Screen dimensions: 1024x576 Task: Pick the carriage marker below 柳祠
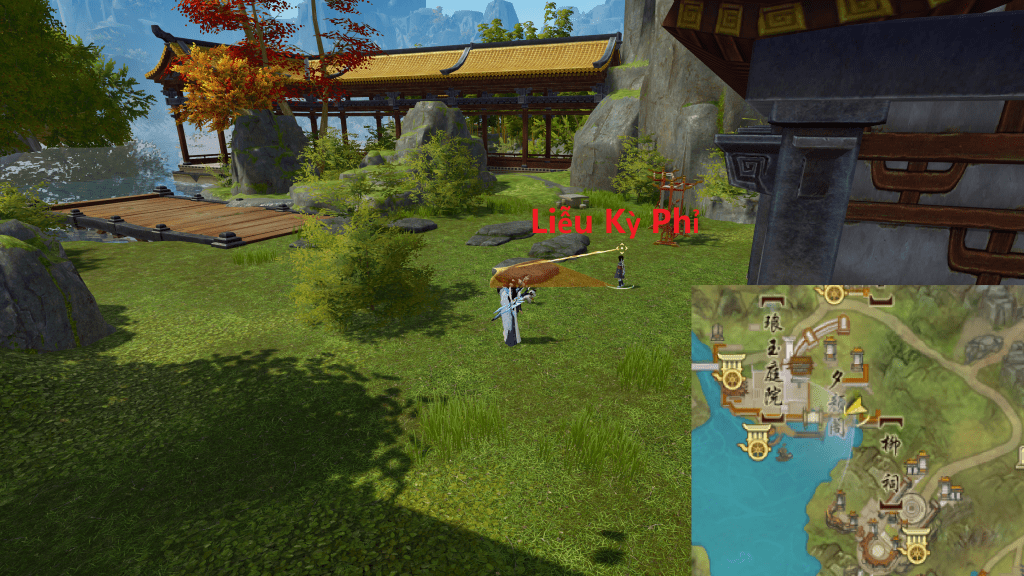coord(914,546)
